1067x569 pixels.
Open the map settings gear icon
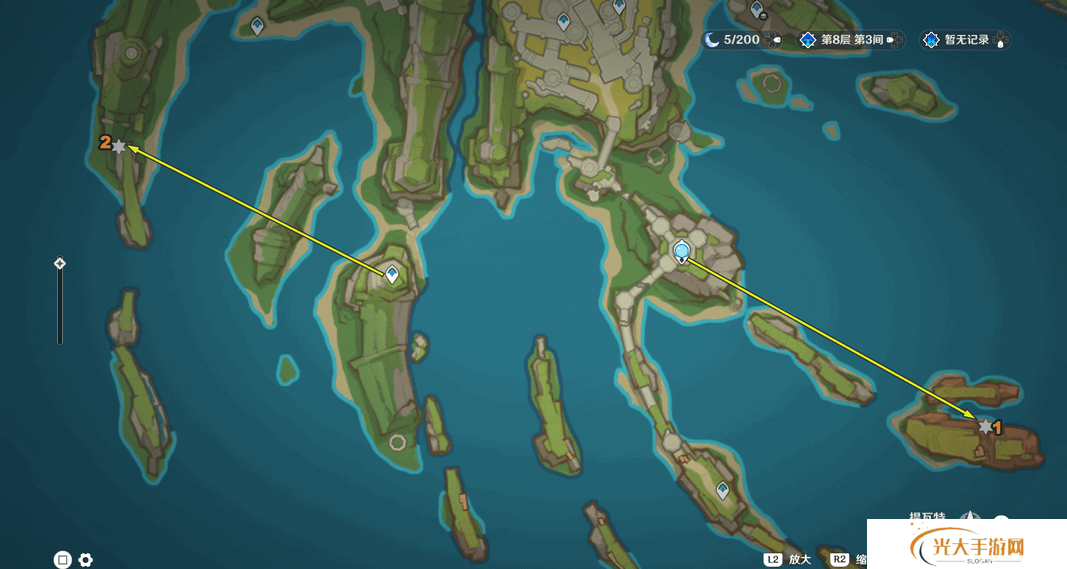click(86, 560)
